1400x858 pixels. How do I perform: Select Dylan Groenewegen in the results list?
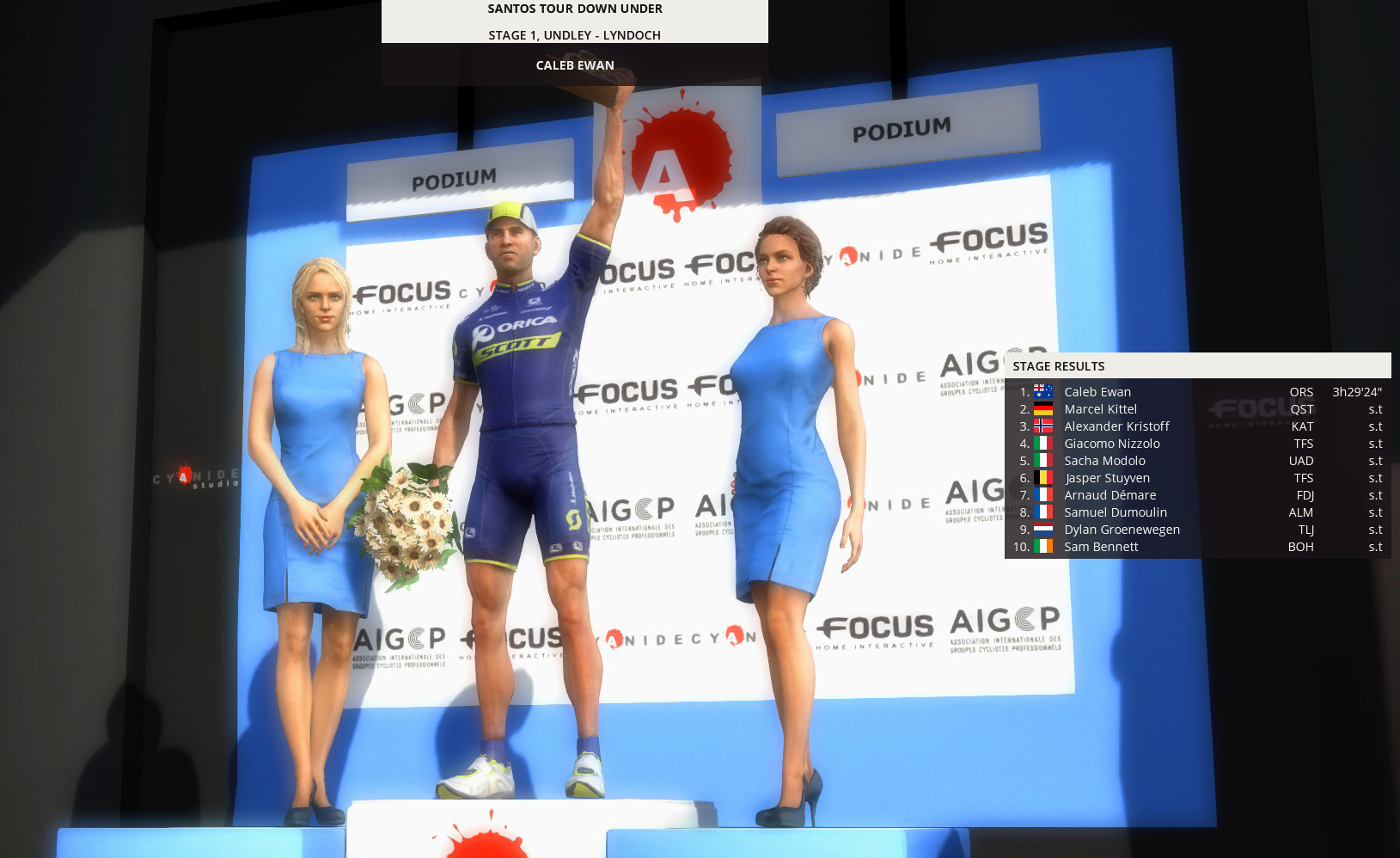pyautogui.click(x=1122, y=530)
